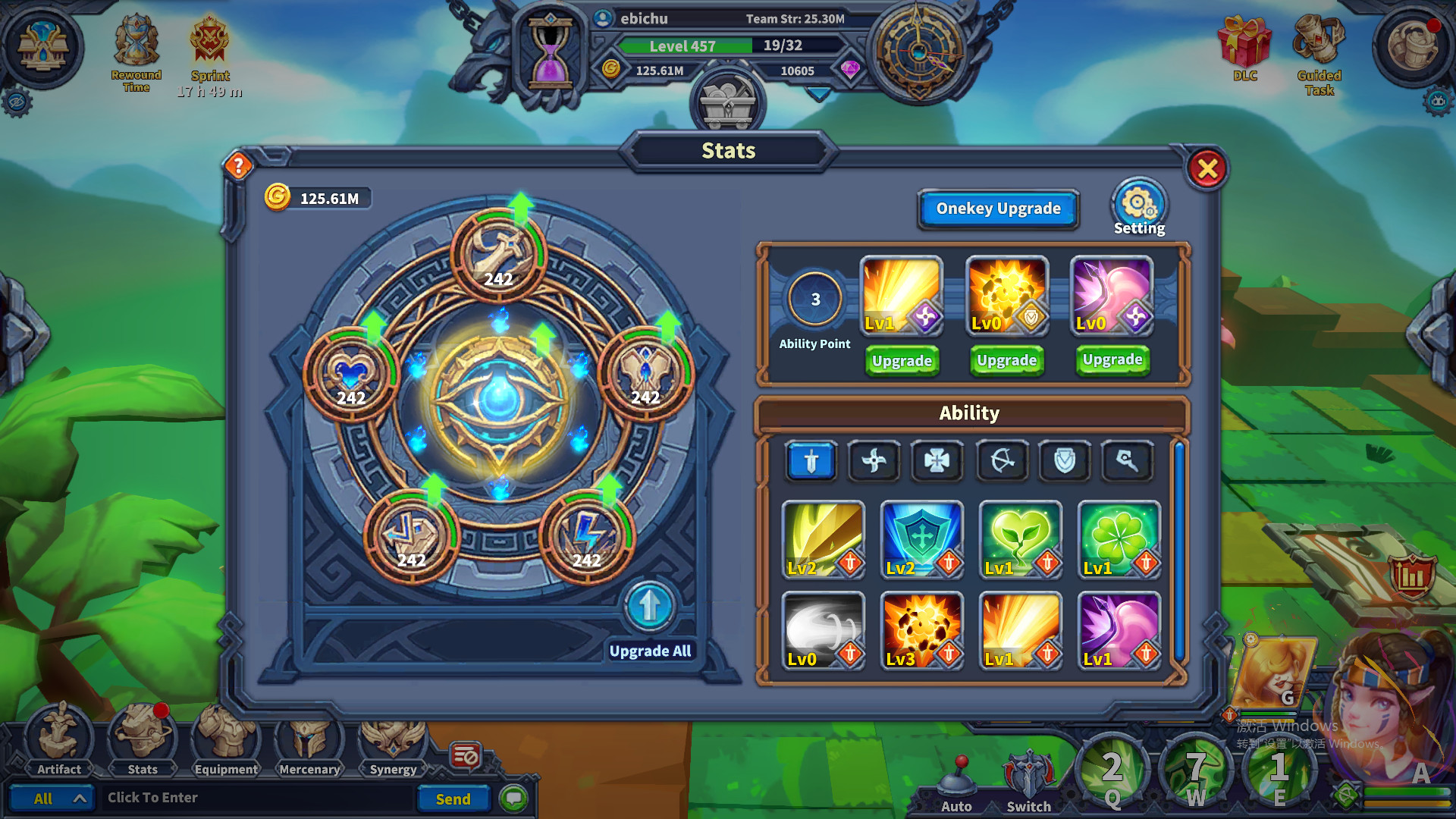Send the chat message
This screenshot has width=1456, height=819.
453,799
